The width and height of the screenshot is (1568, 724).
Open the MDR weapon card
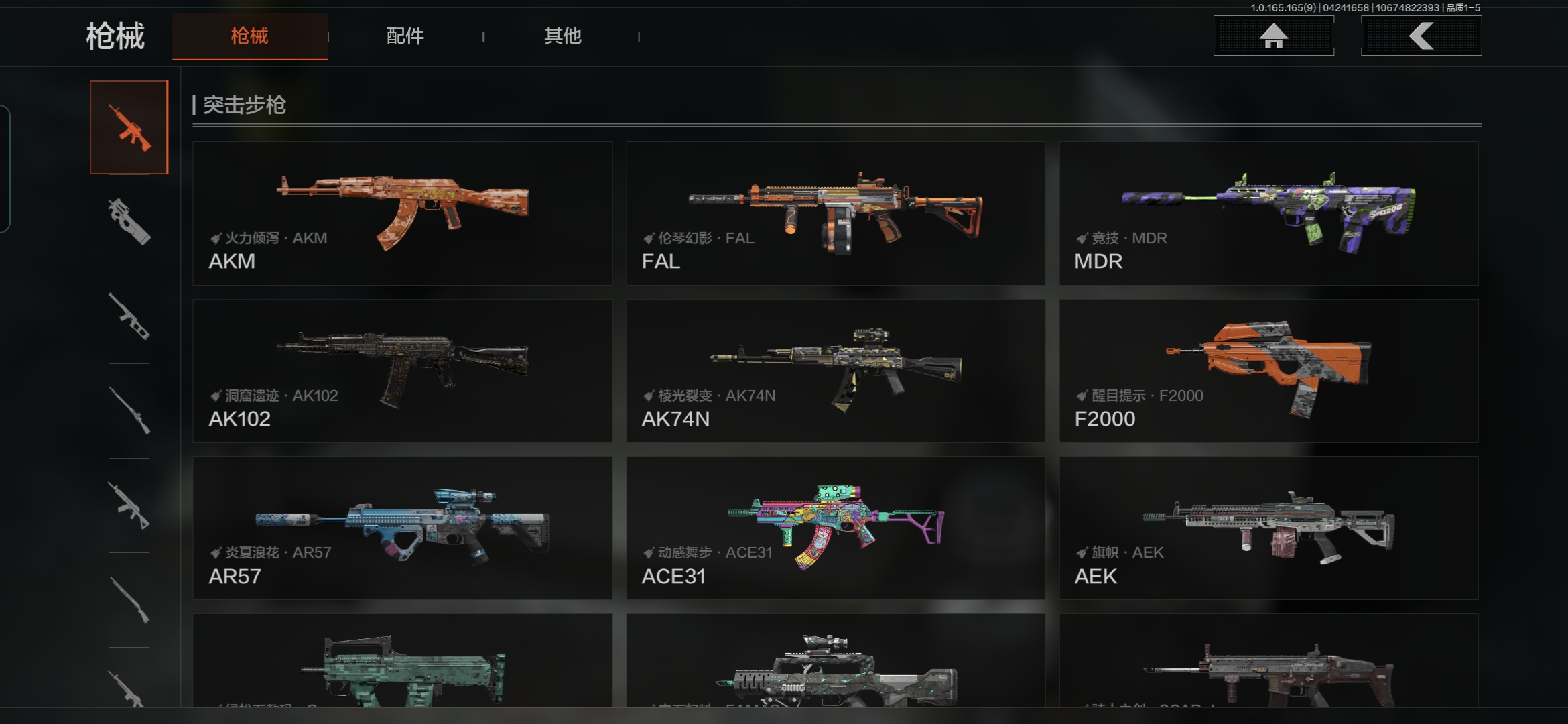(1268, 213)
